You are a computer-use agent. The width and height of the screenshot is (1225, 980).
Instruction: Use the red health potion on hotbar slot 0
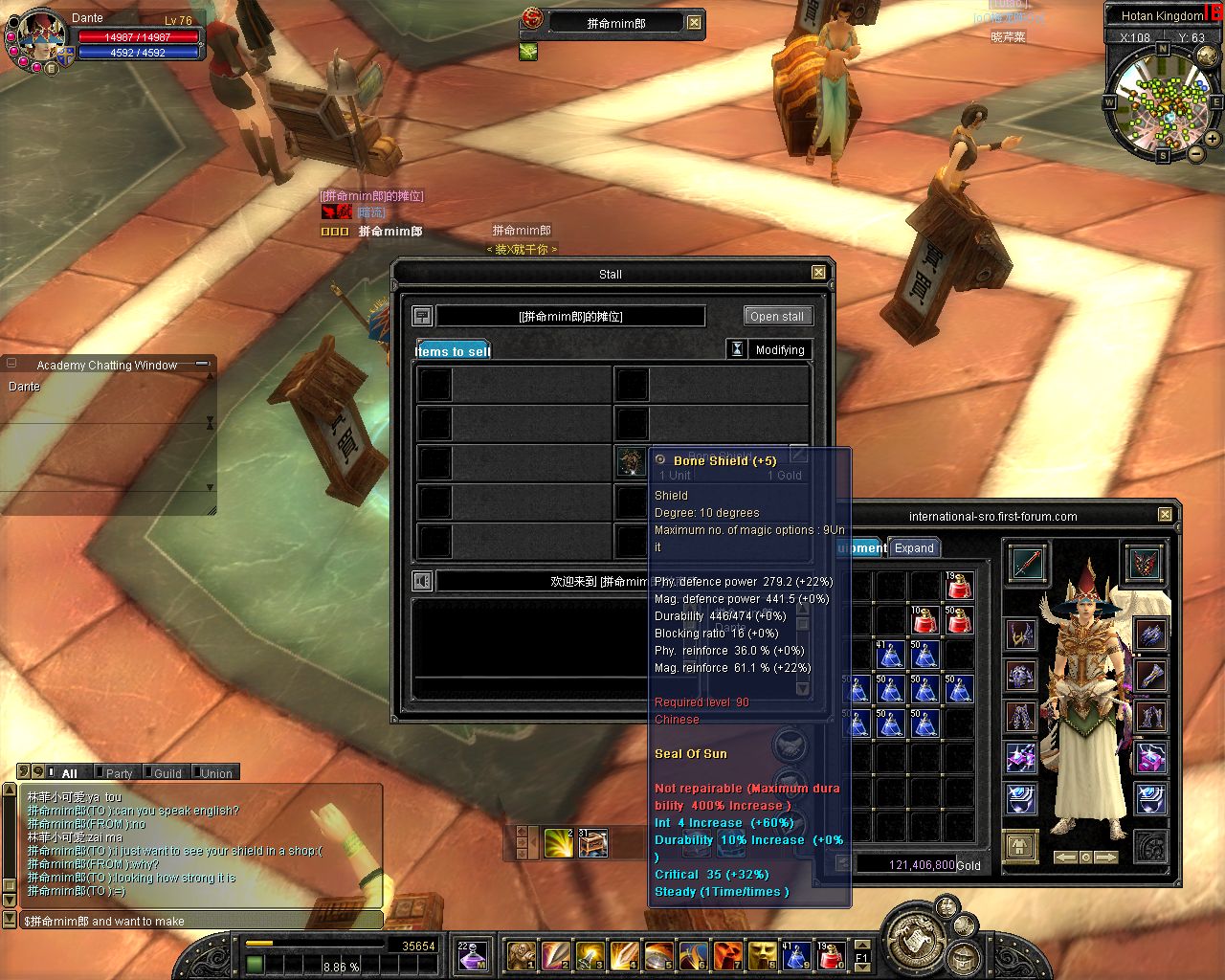(x=831, y=954)
